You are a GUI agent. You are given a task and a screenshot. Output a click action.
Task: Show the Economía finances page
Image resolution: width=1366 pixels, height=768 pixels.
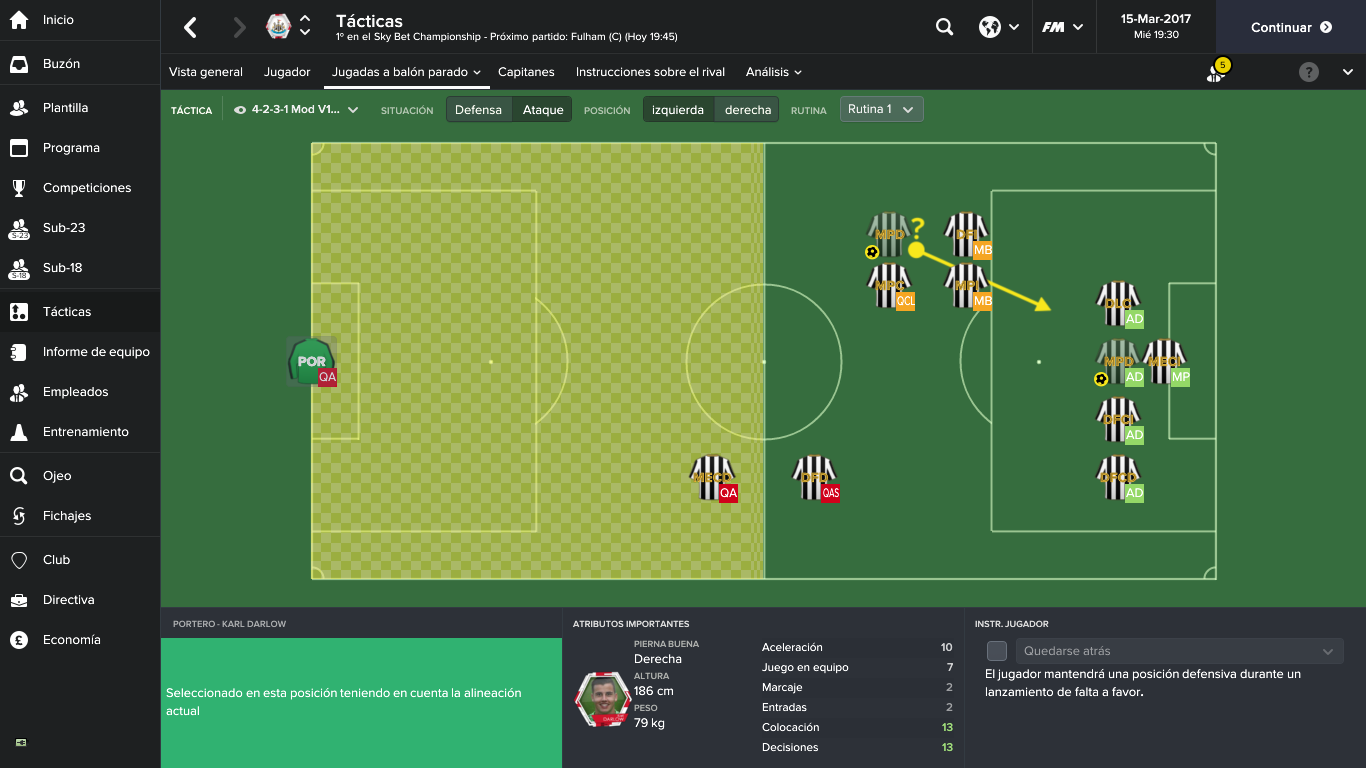(x=71, y=640)
